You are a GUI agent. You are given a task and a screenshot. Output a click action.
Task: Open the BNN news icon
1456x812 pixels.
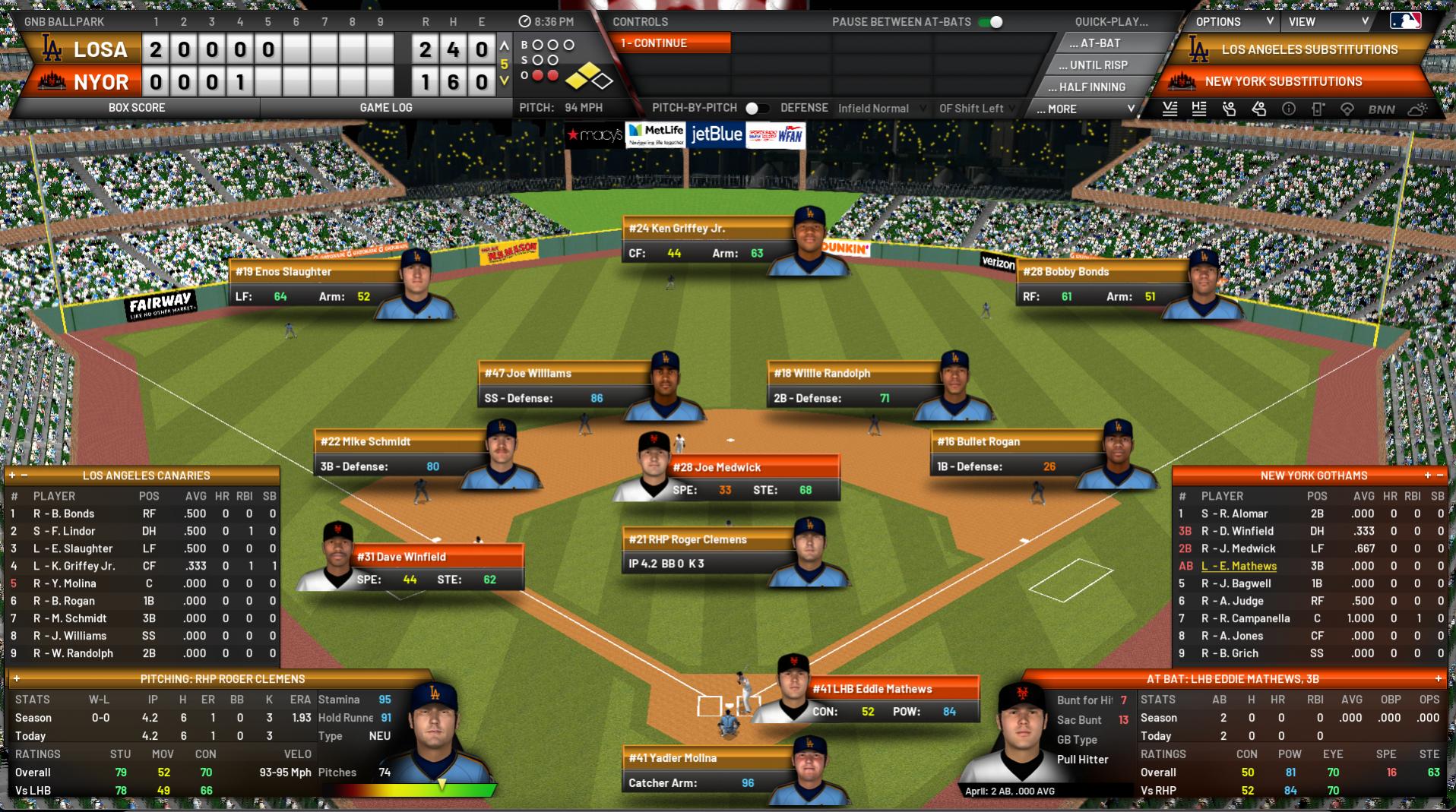click(x=1382, y=109)
